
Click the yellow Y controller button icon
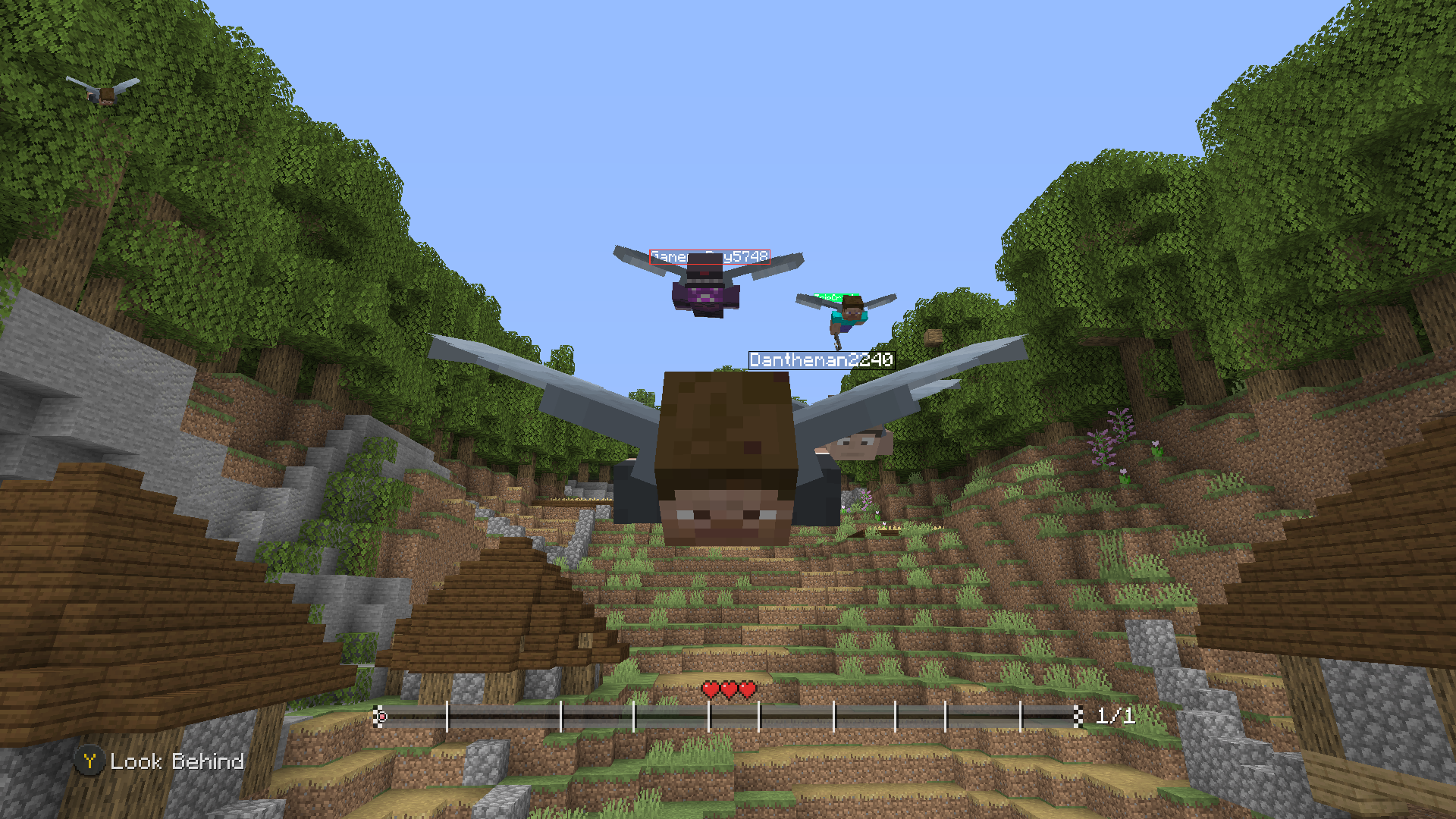click(89, 761)
